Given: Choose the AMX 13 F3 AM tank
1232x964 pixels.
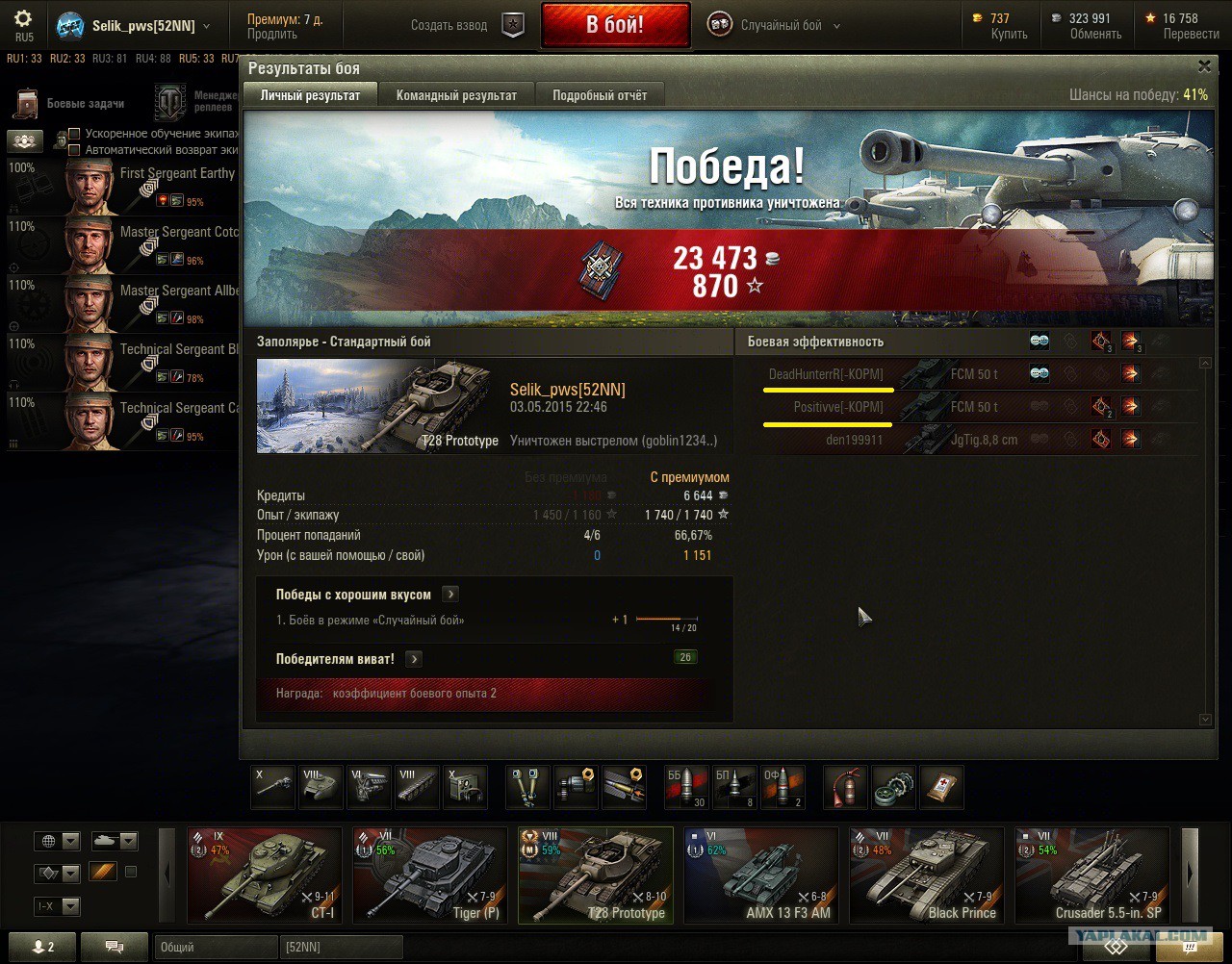Looking at the screenshot, I should coord(760,875).
